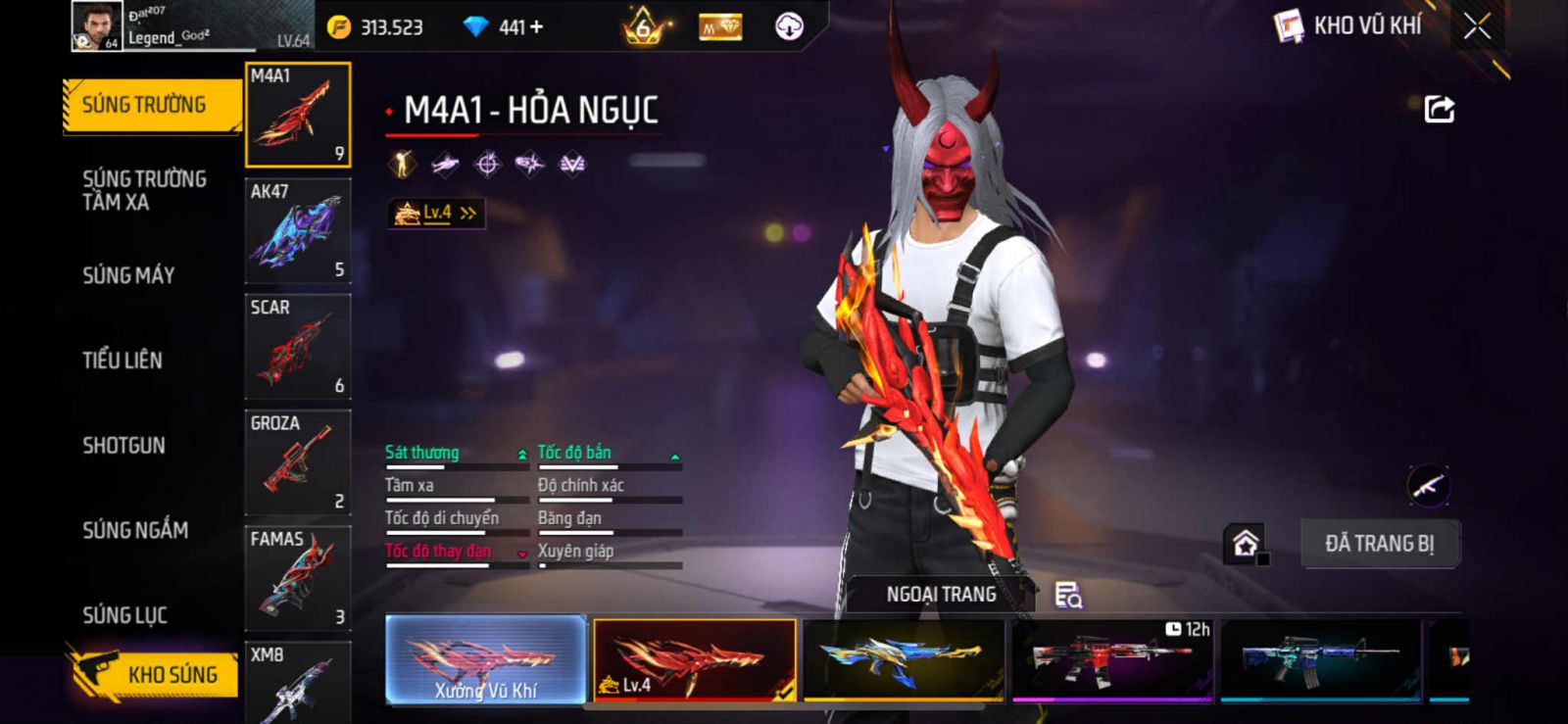Viewport: 1568px width, 724px height.
Task: Switch to Súng Ngắm category
Action: pos(135,530)
